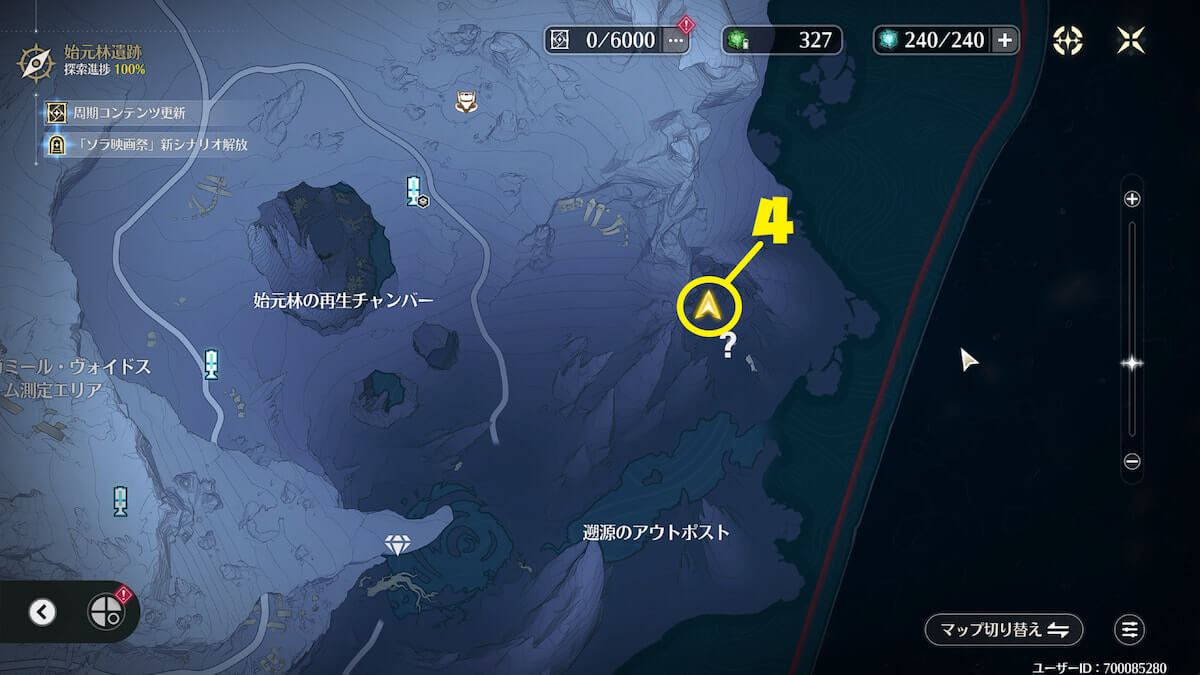Click the 始元林遺跡 exploration progress compass
This screenshot has height=675, width=1200.
(x=36, y=60)
